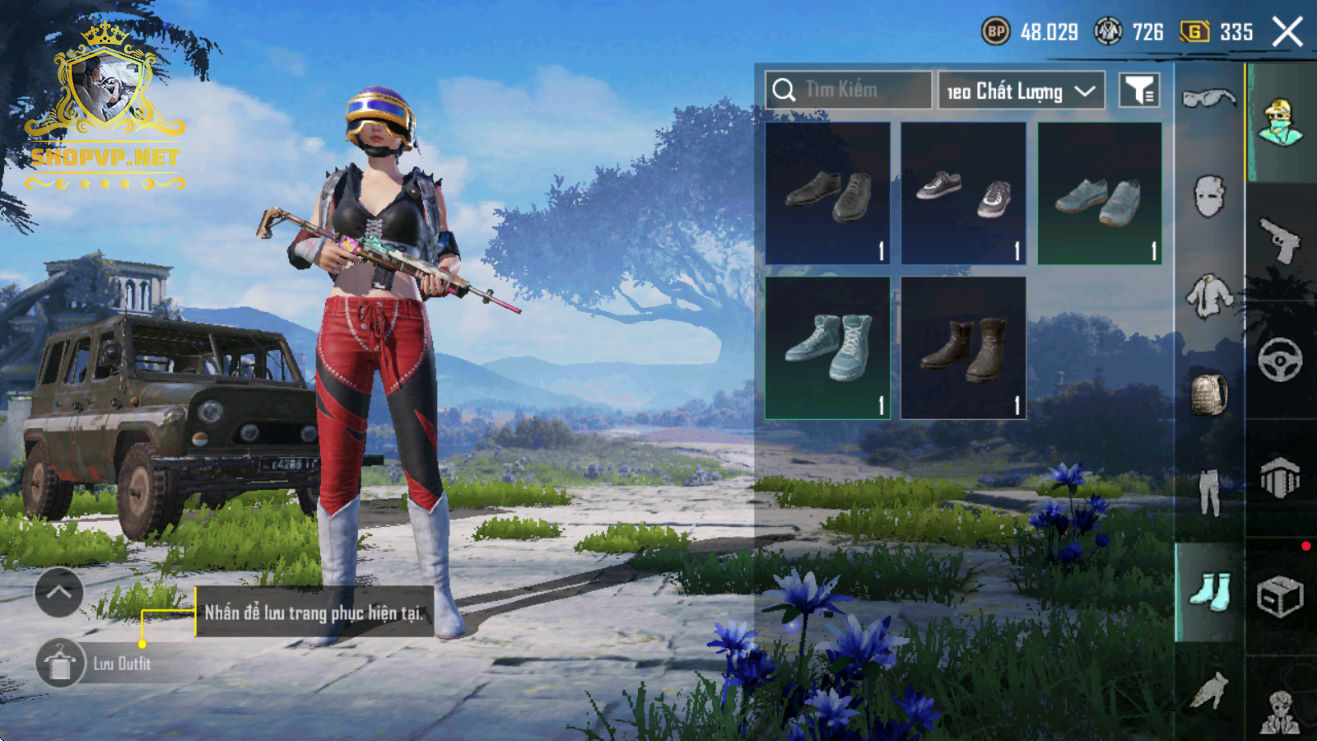
Task: Open the item filter funnel button
Action: point(1139,91)
